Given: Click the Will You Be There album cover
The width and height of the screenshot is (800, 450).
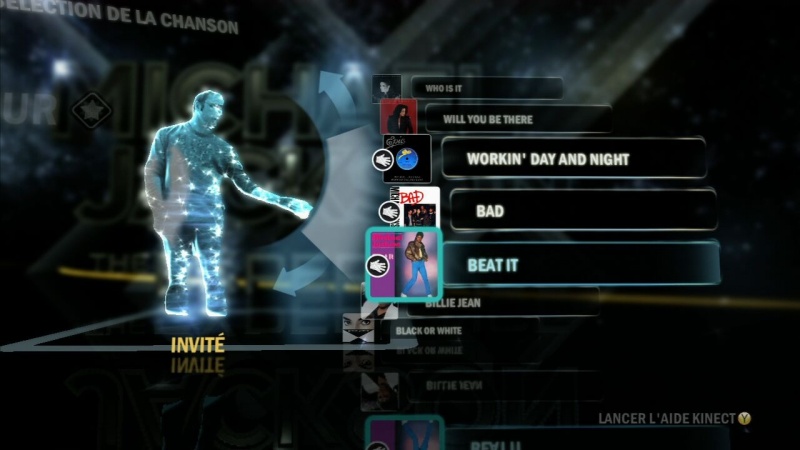Looking at the screenshot, I should coord(398,119).
